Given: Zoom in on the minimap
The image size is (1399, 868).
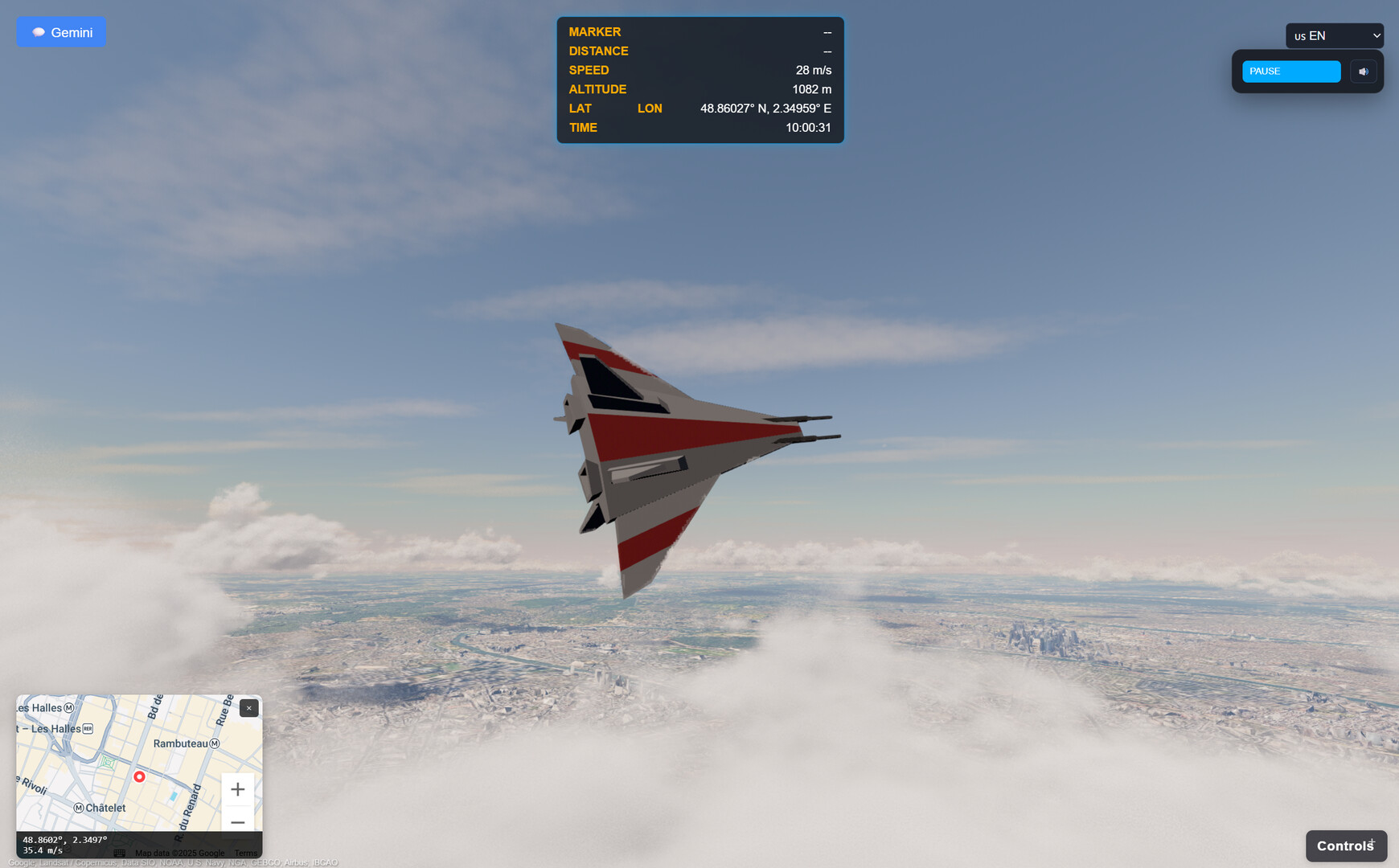Looking at the screenshot, I should point(237,789).
